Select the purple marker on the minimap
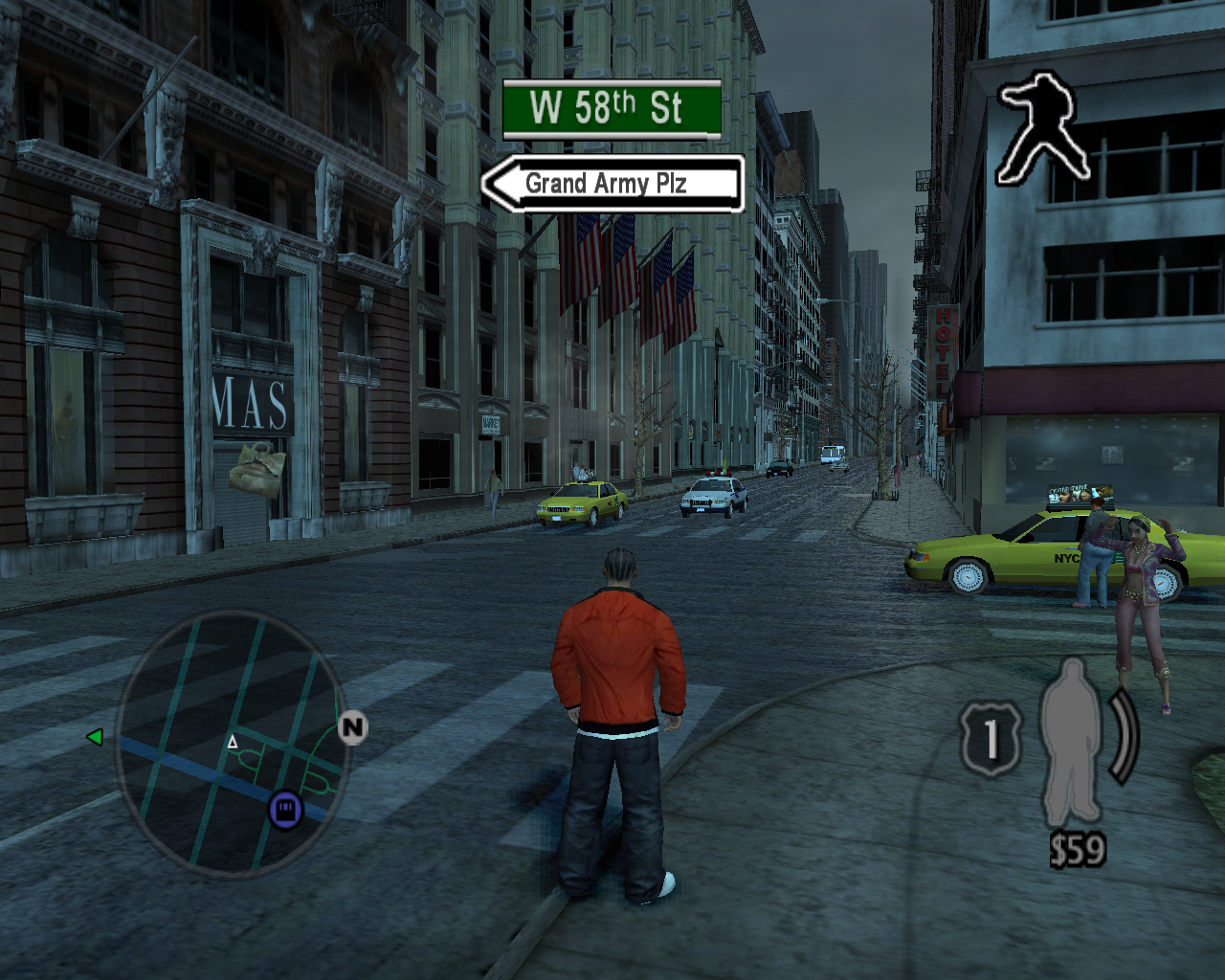Screen dimensions: 1225x980 point(285,810)
